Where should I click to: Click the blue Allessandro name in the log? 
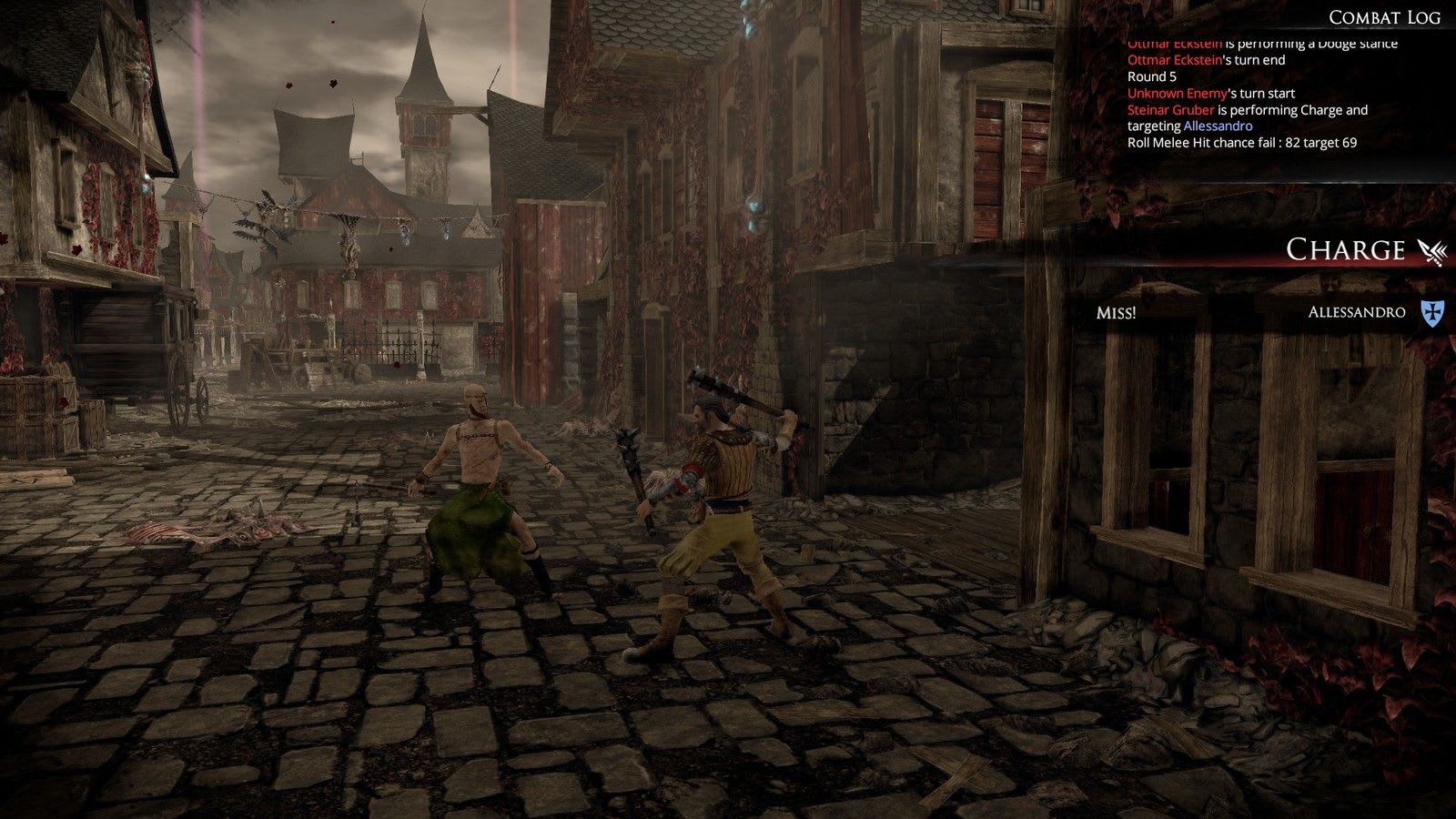pyautogui.click(x=1218, y=126)
